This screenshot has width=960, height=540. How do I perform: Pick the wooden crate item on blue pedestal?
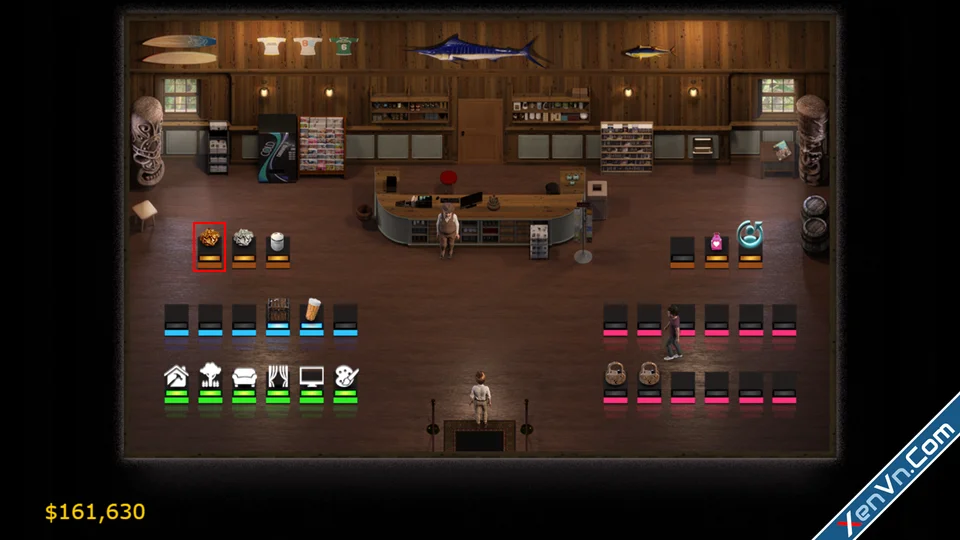tap(278, 307)
